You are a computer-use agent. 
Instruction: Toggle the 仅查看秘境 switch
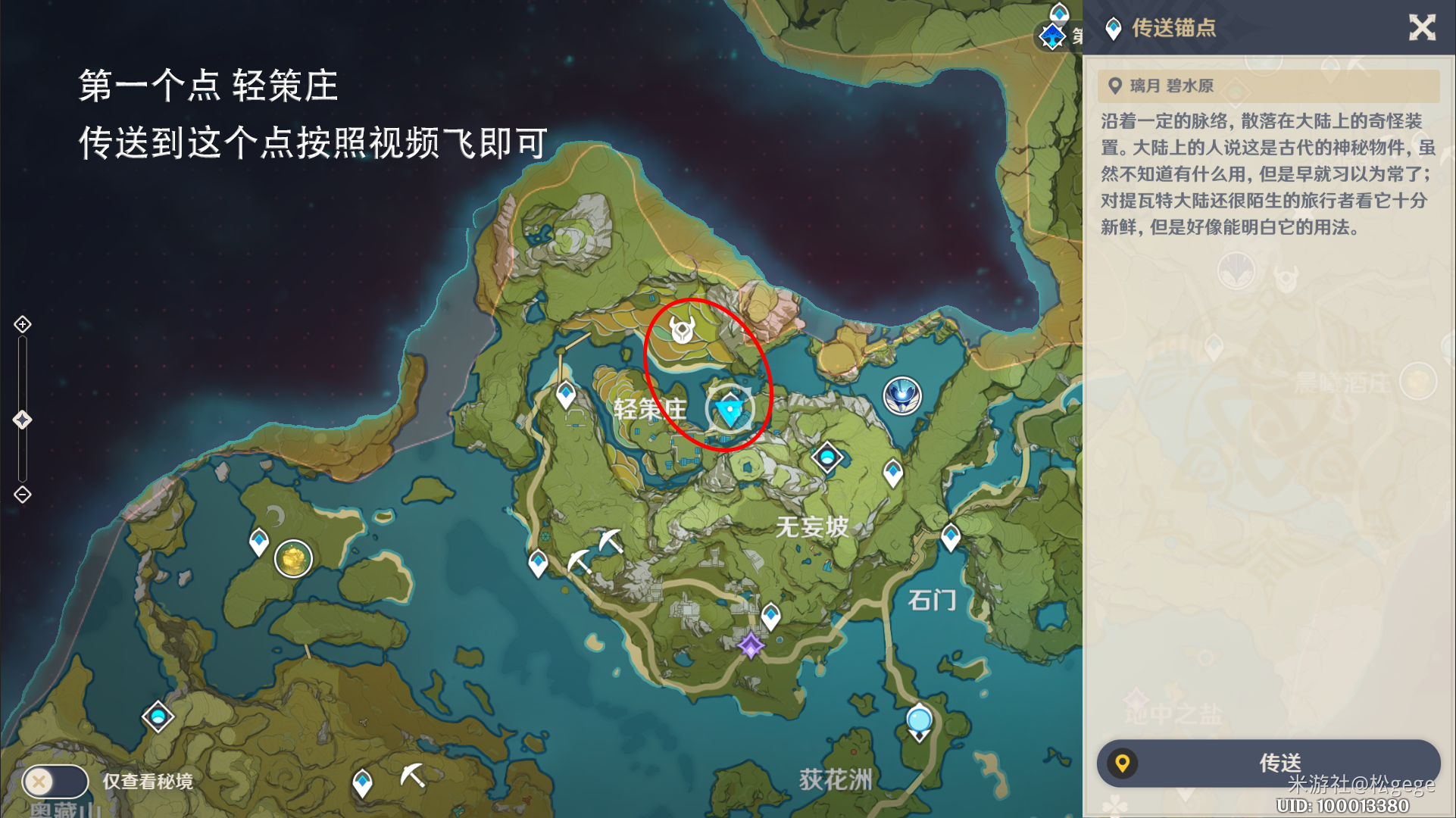point(57,782)
